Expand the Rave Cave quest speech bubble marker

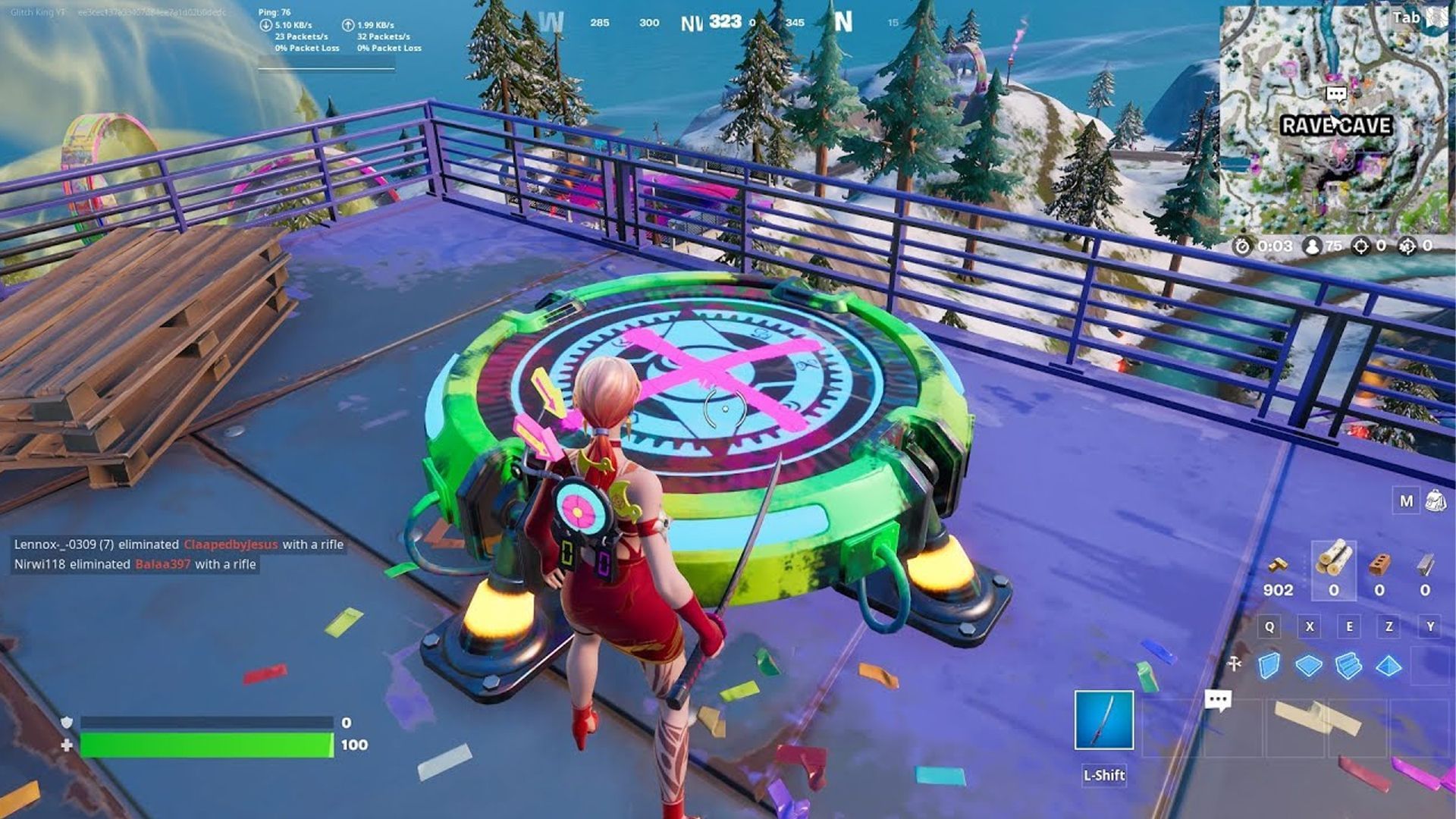coord(1336,93)
